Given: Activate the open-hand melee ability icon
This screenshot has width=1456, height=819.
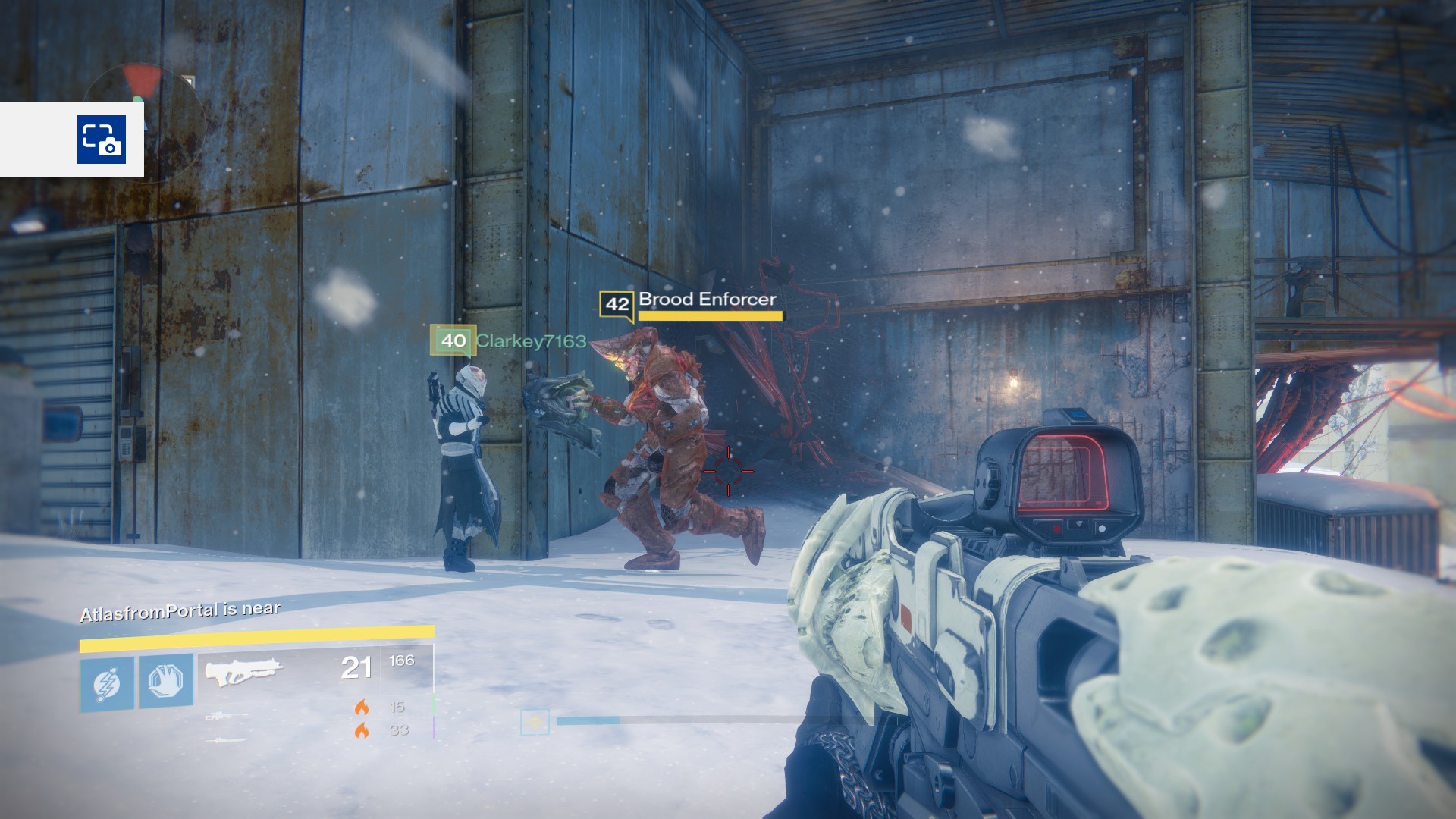Looking at the screenshot, I should [x=165, y=681].
